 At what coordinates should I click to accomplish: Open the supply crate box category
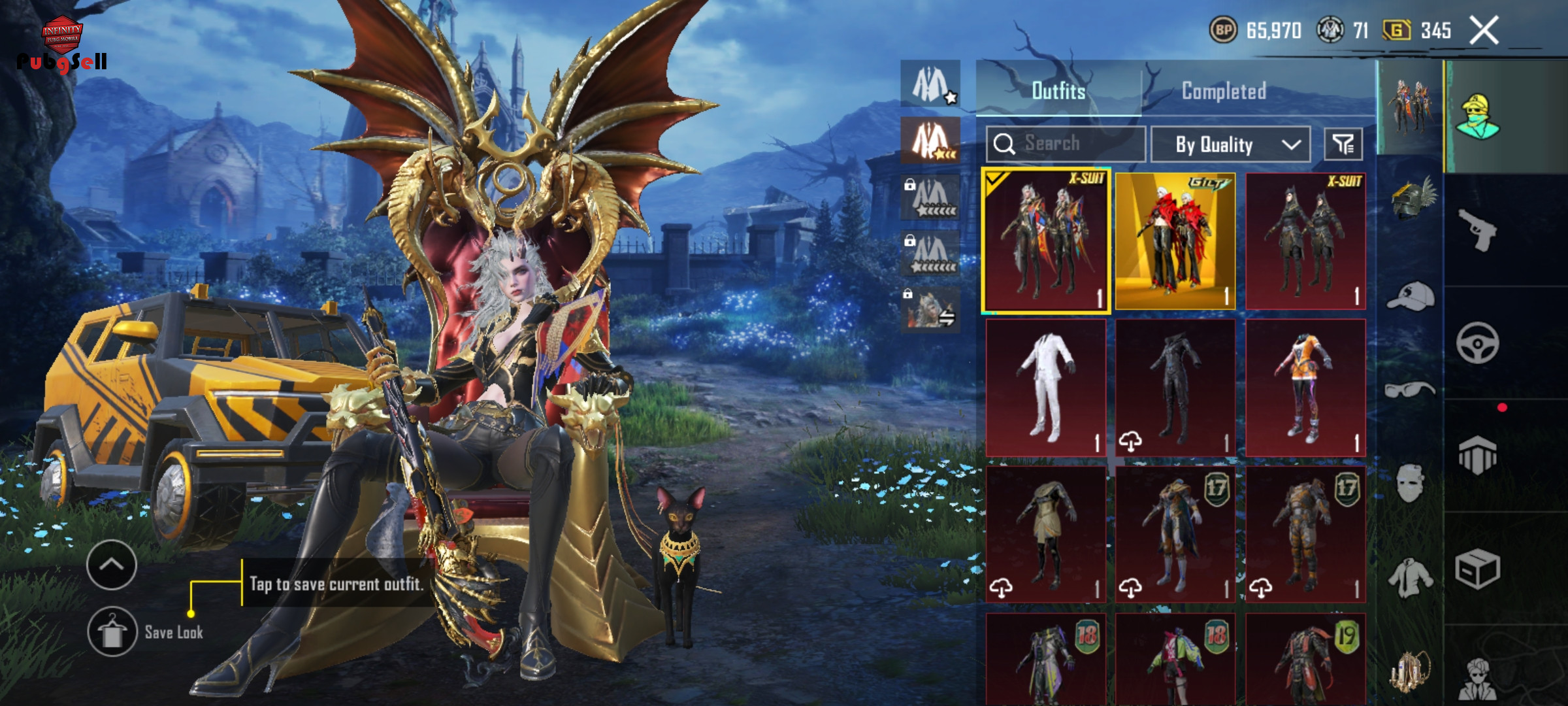(x=1478, y=569)
